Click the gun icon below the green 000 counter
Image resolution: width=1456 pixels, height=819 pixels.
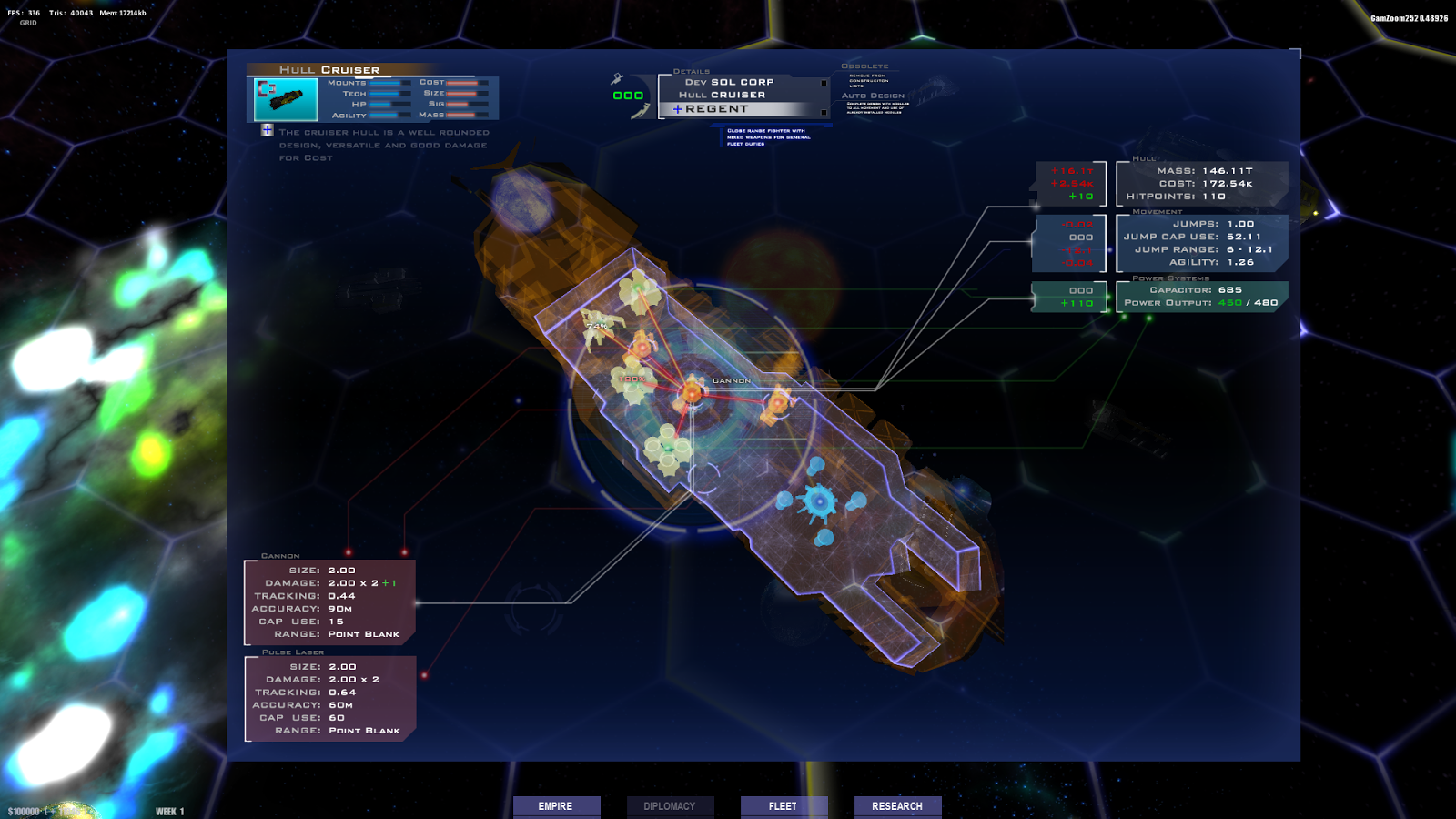(639, 111)
